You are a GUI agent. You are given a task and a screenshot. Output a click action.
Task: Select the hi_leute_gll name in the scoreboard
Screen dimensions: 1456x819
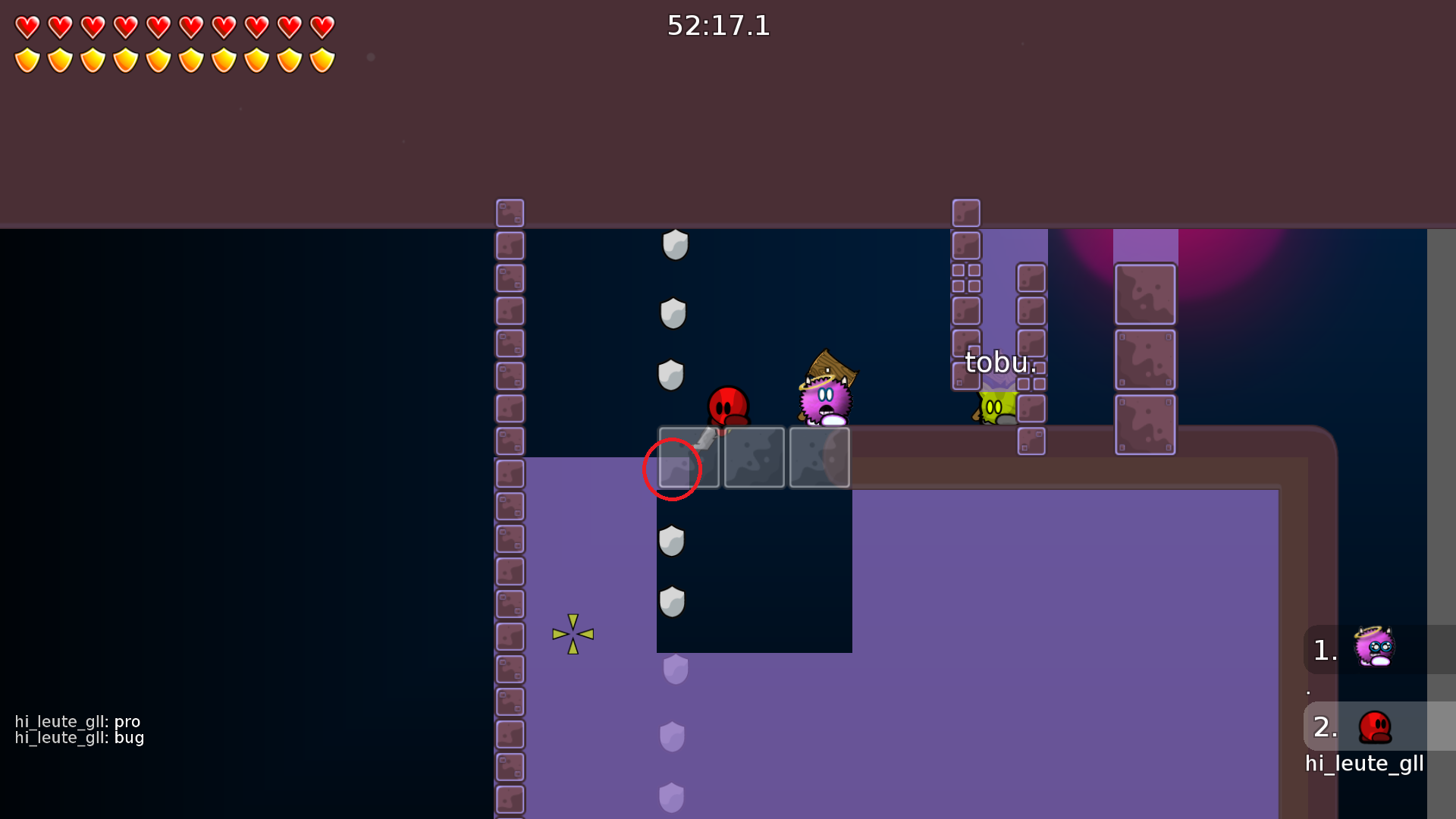[1364, 764]
